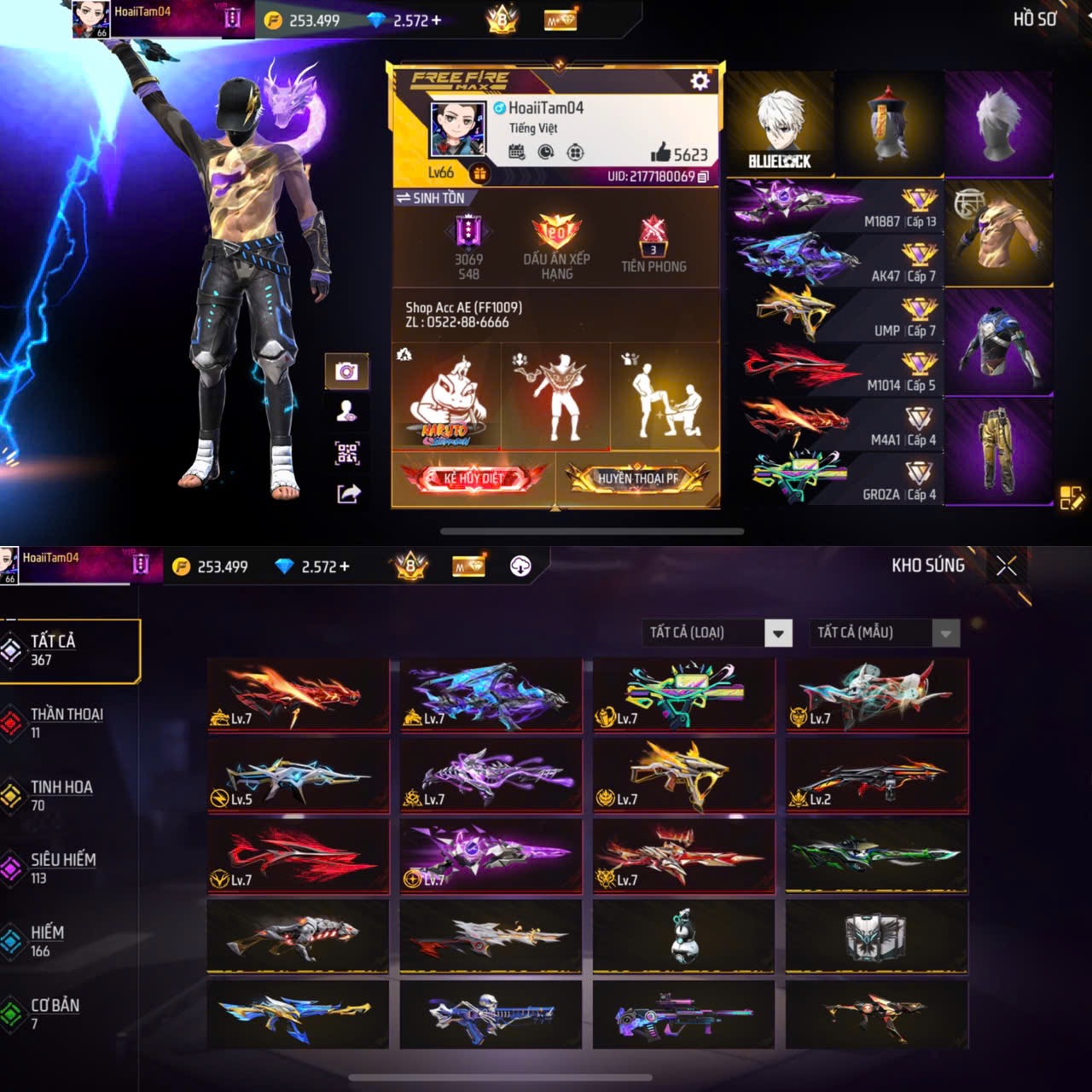Open the TẤT CẢ (LOẠI) dropdown
1092x1092 pixels.
pos(717,633)
